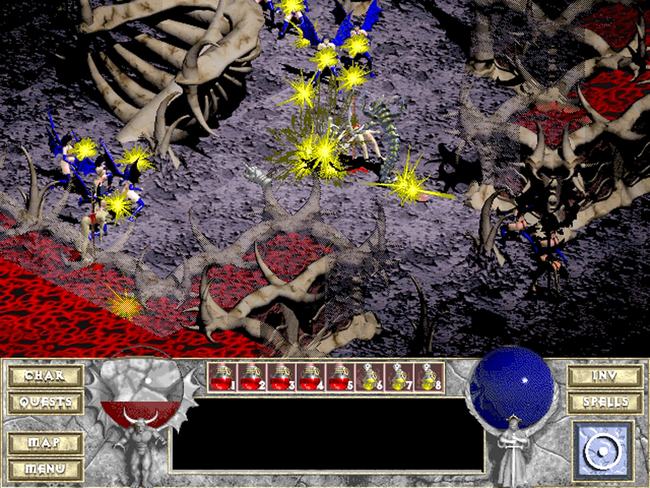
Task: Drink the yellow potion in belt slot 8
Action: click(429, 377)
